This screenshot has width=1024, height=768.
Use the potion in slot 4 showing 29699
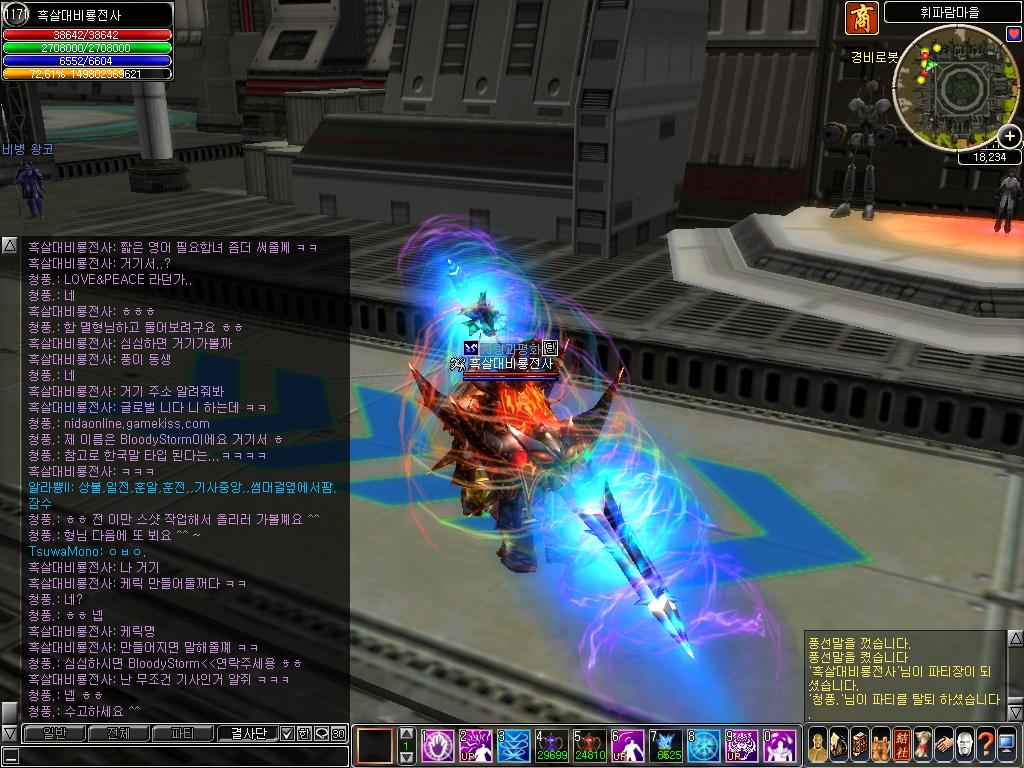pyautogui.click(x=549, y=745)
